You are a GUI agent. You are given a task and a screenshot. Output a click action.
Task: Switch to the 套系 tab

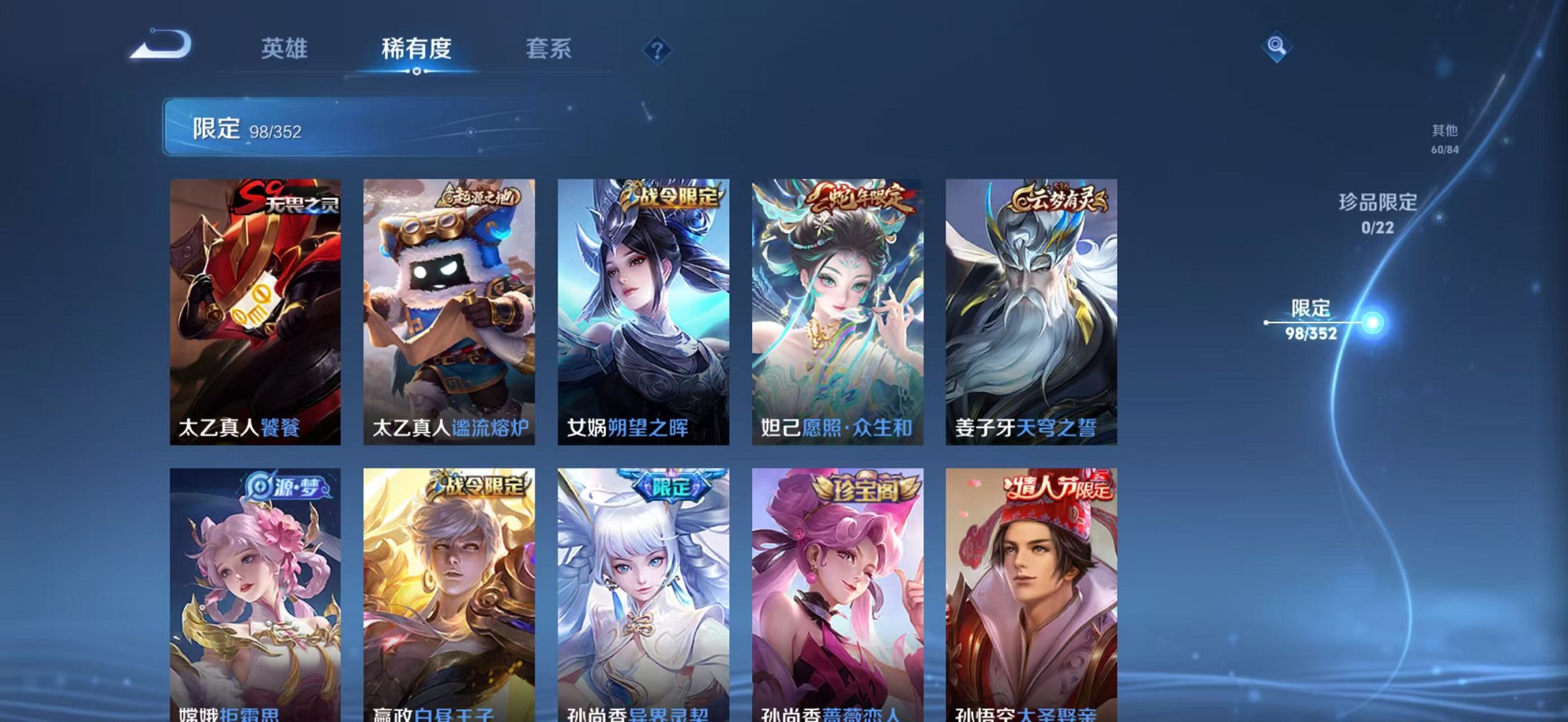[551, 49]
